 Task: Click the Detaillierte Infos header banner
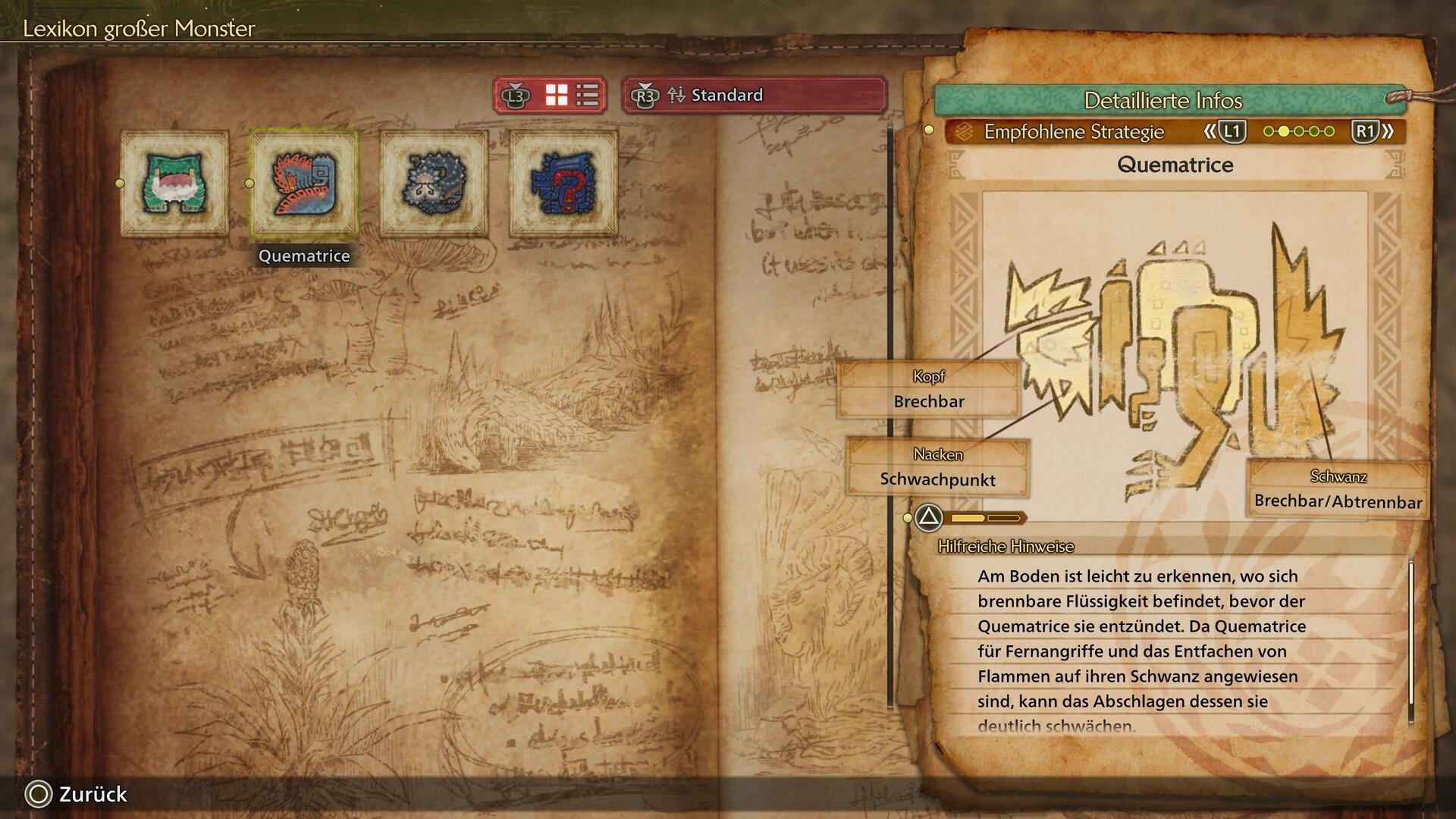(x=1163, y=100)
